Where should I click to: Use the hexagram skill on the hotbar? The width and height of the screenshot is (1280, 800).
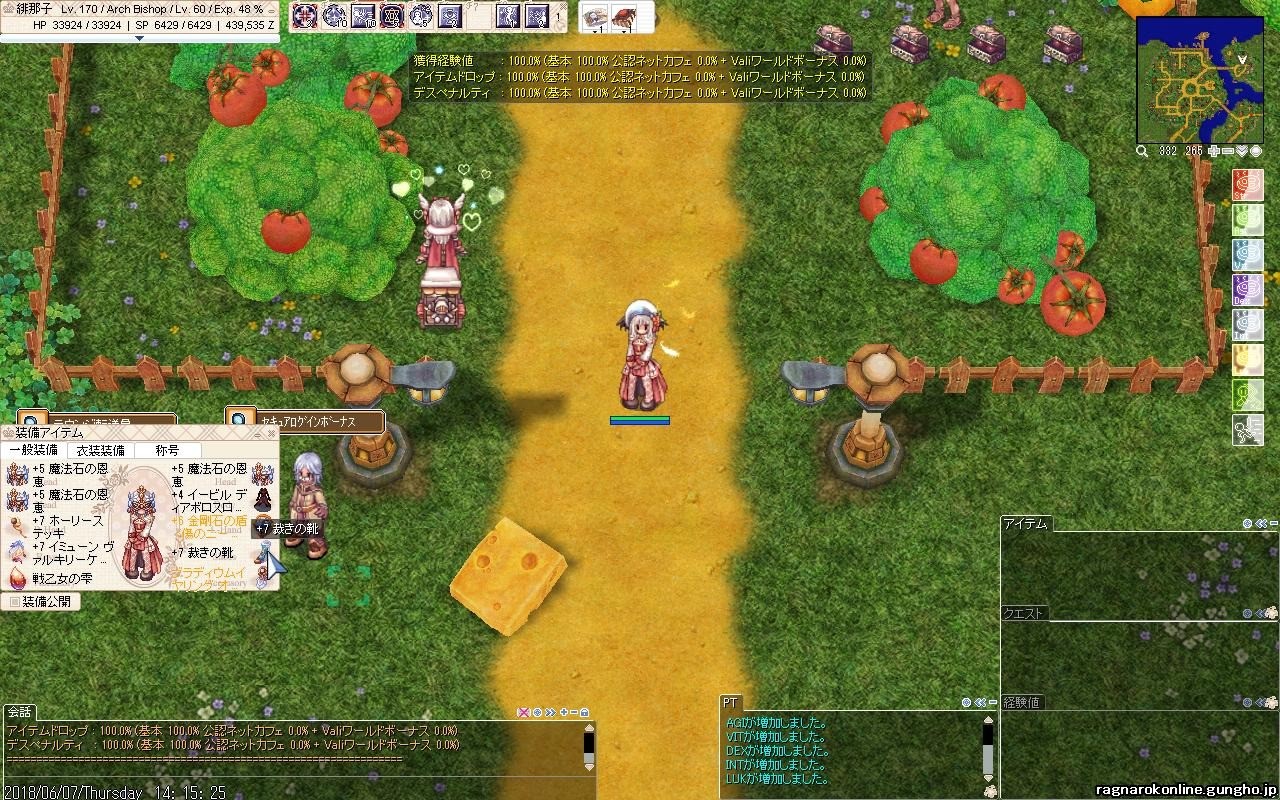[392, 16]
